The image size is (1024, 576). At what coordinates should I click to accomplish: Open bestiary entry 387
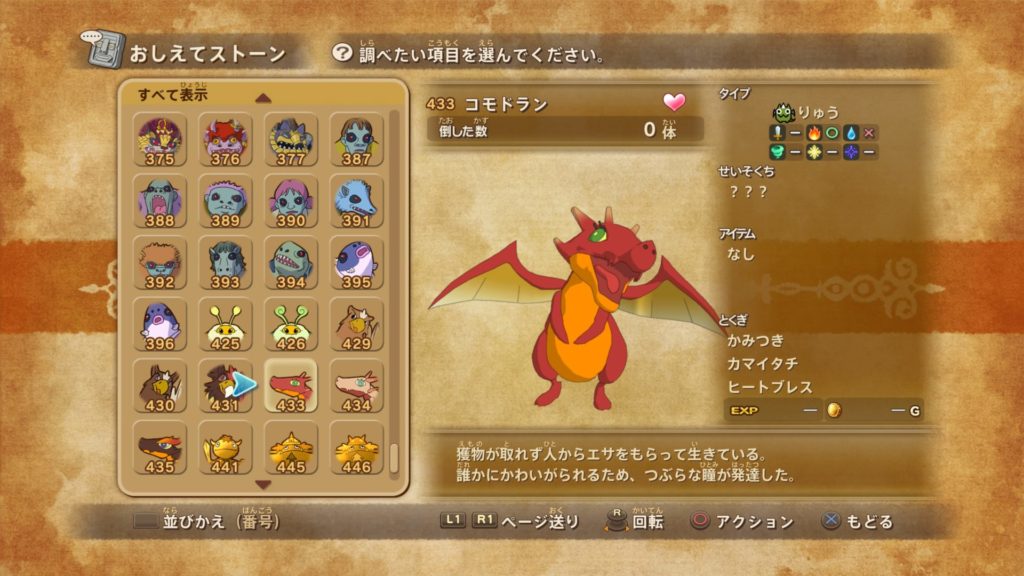pos(356,139)
